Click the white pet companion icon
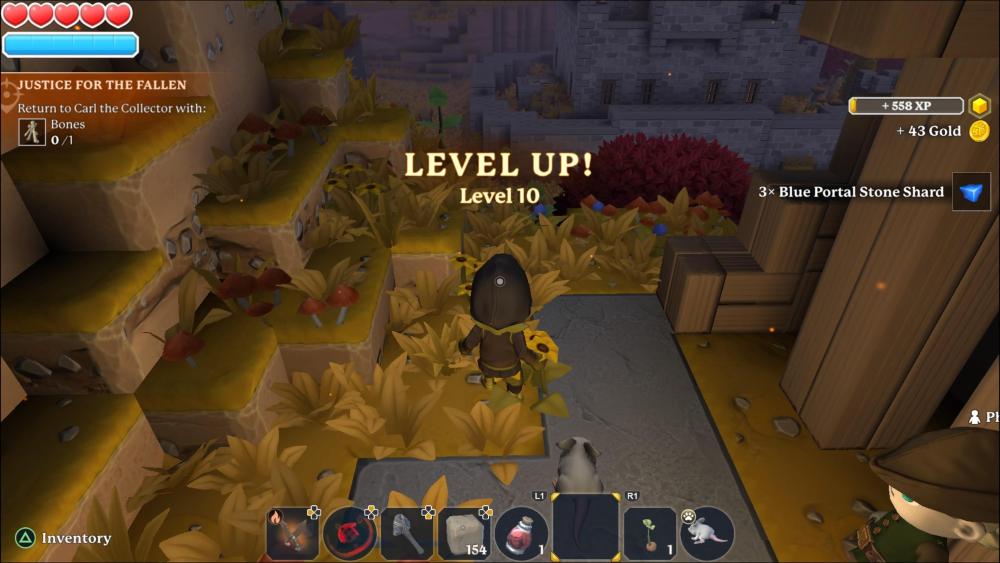The height and width of the screenshot is (563, 1000). point(706,533)
